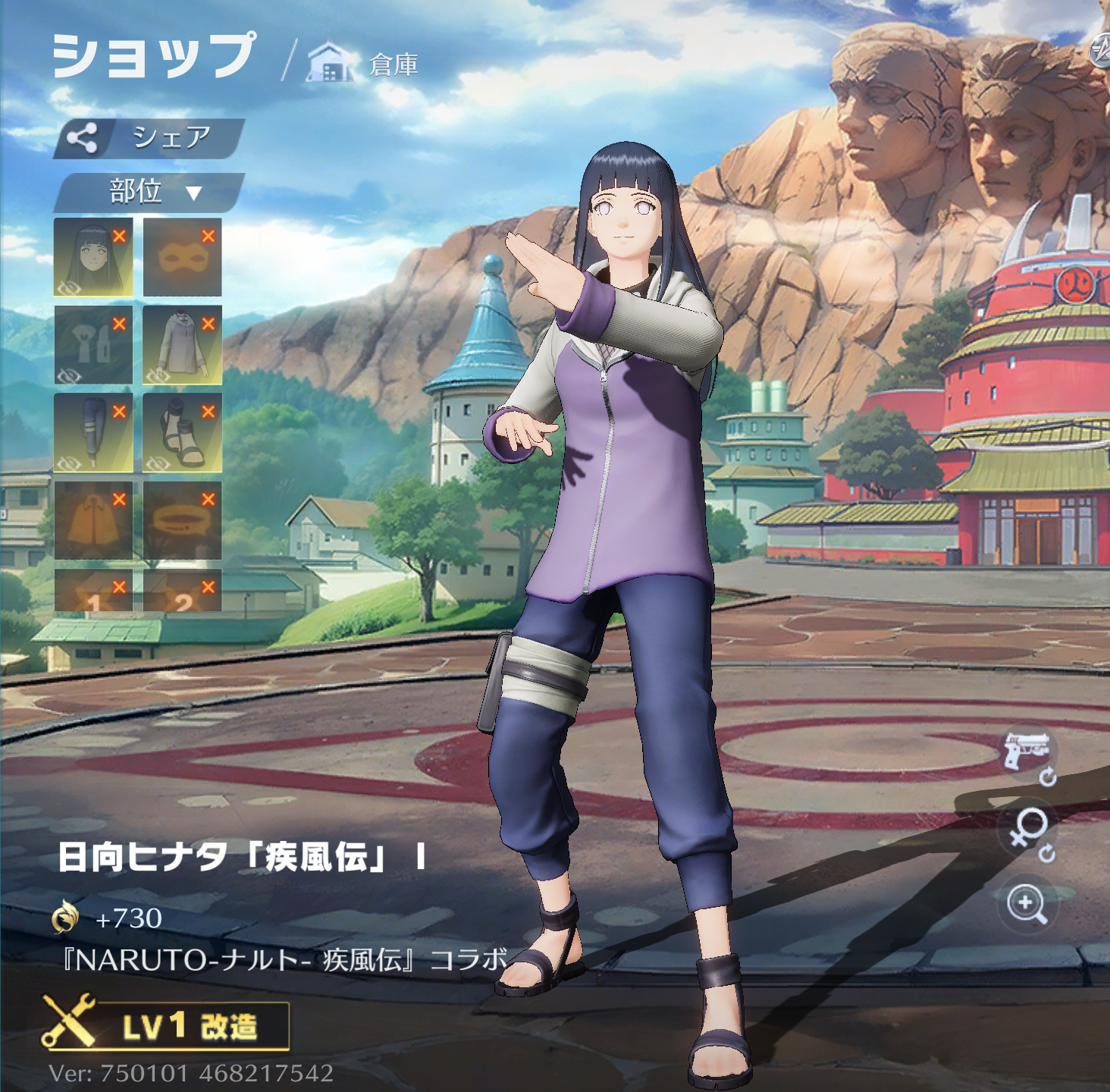Image resolution: width=1110 pixels, height=1092 pixels.
Task: Open the LV1 改造 upgrade button
Action: (167, 1026)
